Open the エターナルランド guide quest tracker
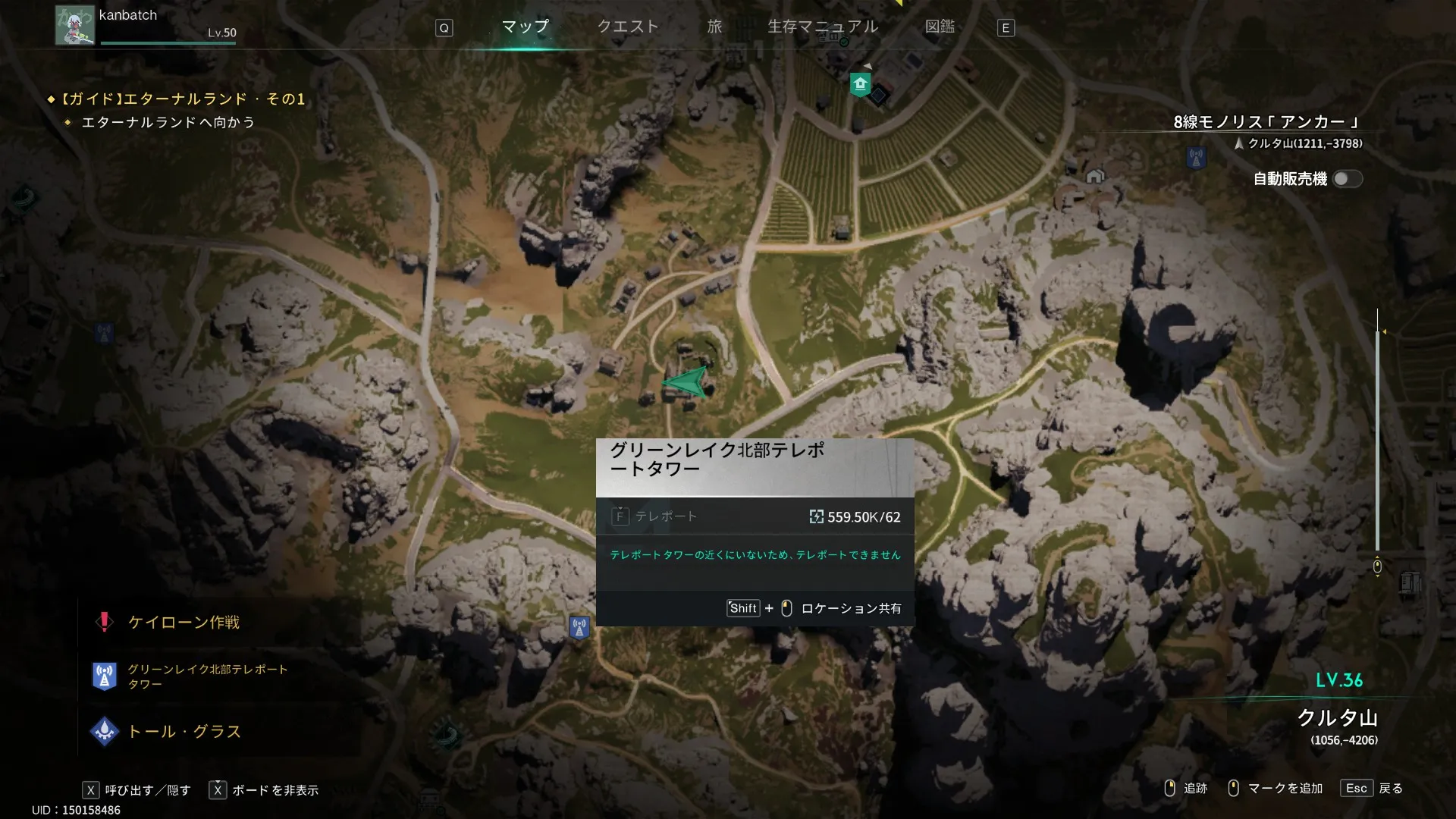The width and height of the screenshot is (1456, 819). coord(182,99)
